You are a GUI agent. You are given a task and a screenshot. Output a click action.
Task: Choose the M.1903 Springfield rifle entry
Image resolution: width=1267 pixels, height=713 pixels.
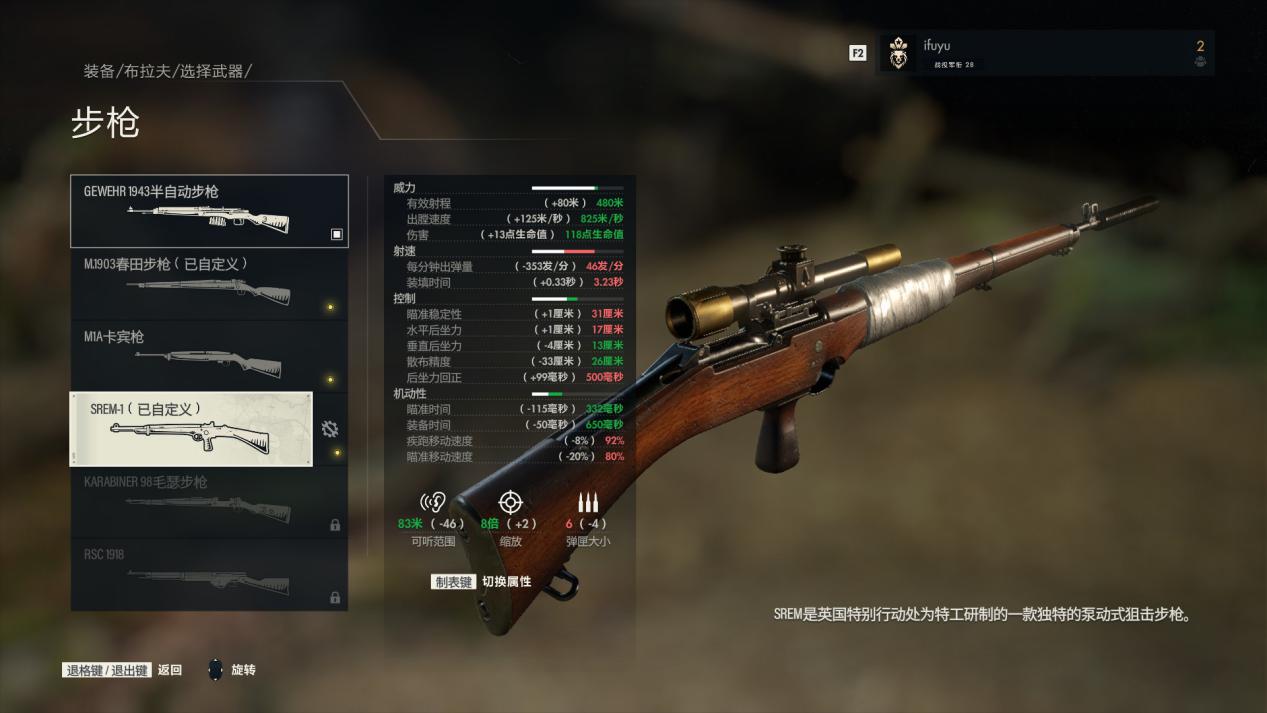coord(209,284)
